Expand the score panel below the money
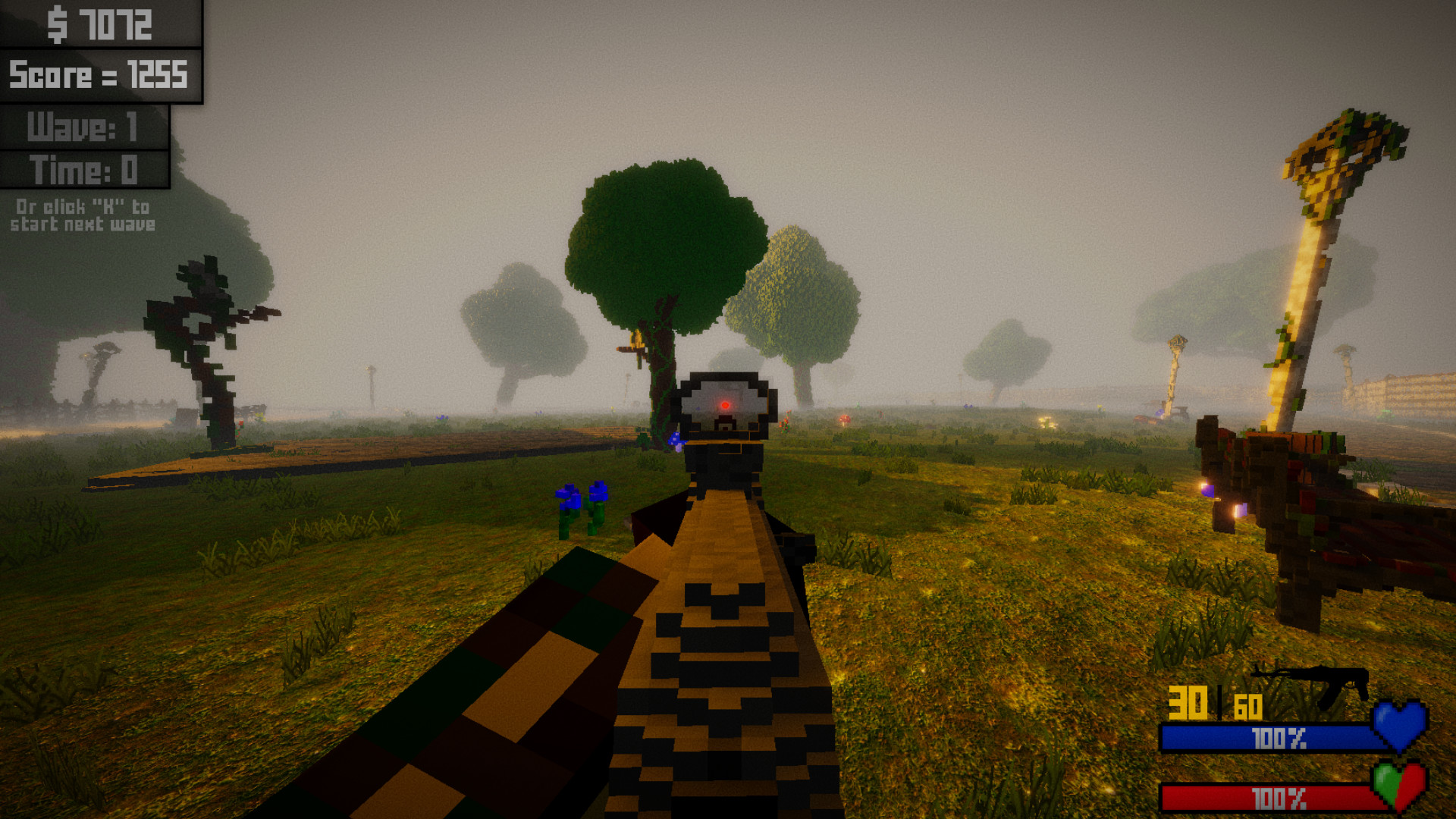The width and height of the screenshot is (1456, 819). pyautogui.click(x=99, y=76)
